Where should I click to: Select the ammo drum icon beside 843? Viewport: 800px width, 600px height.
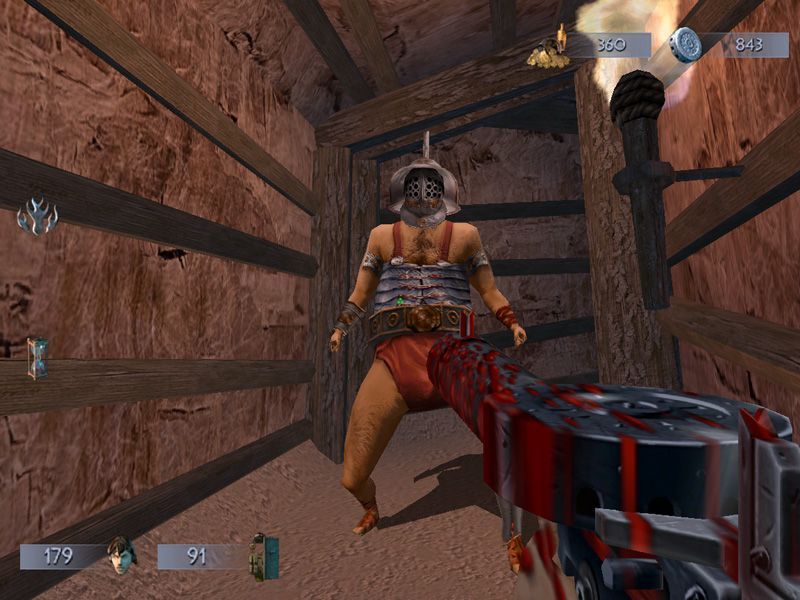click(x=686, y=44)
